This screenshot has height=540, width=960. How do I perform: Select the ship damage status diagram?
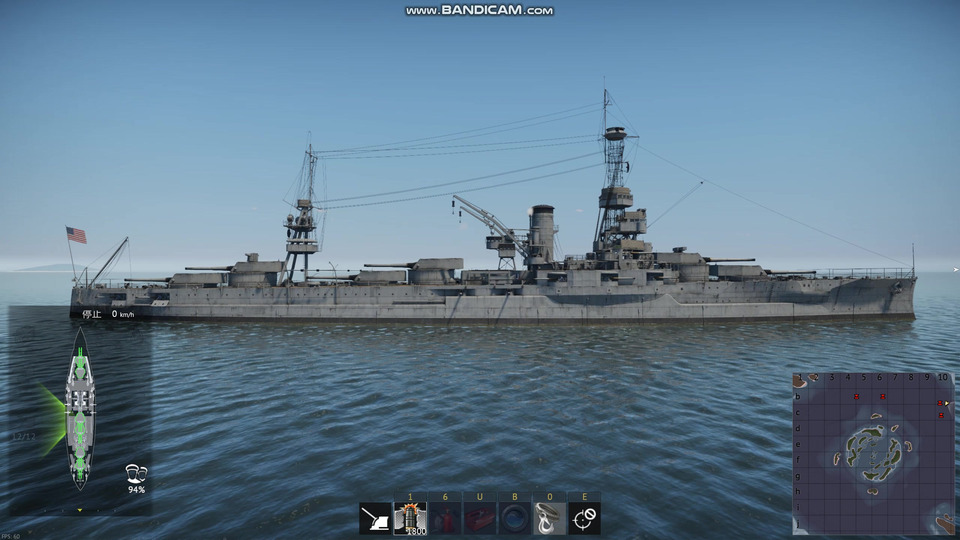point(79,409)
